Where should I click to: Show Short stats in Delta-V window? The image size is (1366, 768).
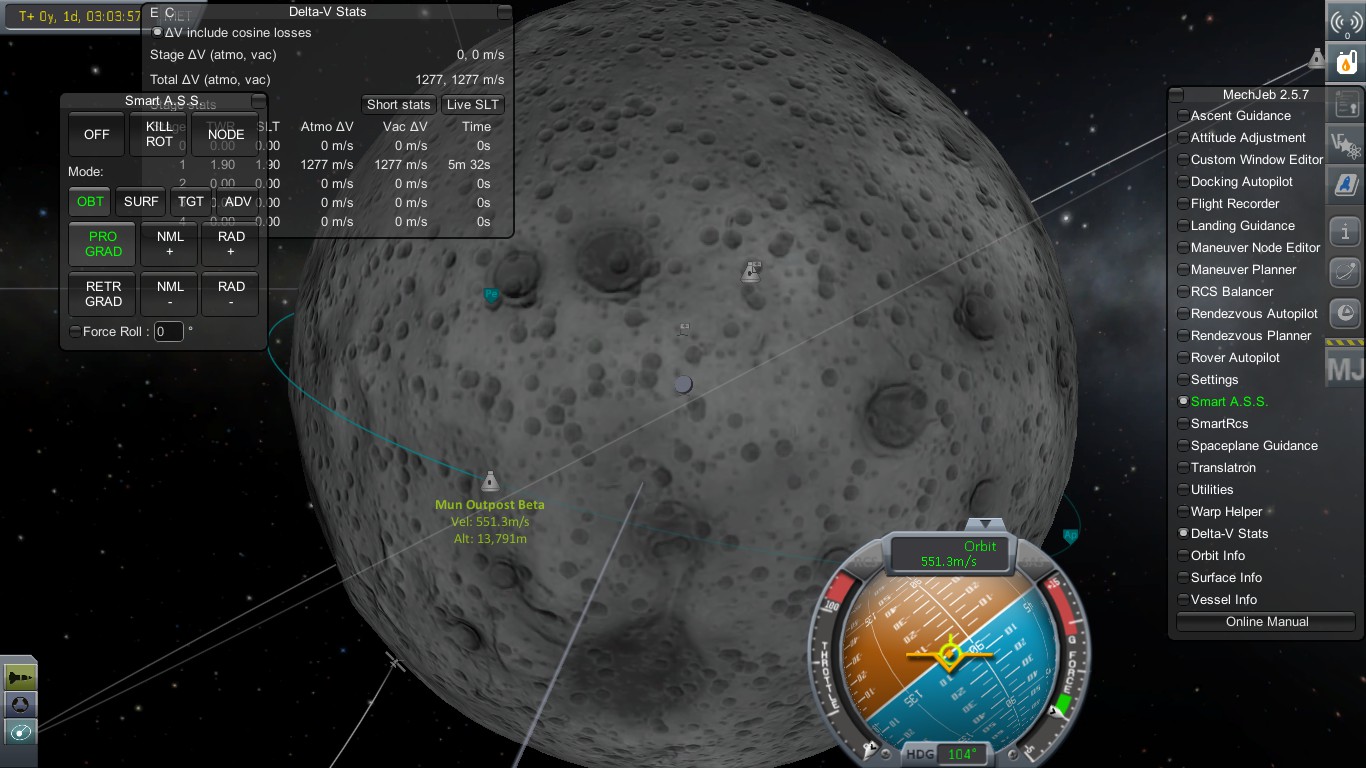pos(398,105)
